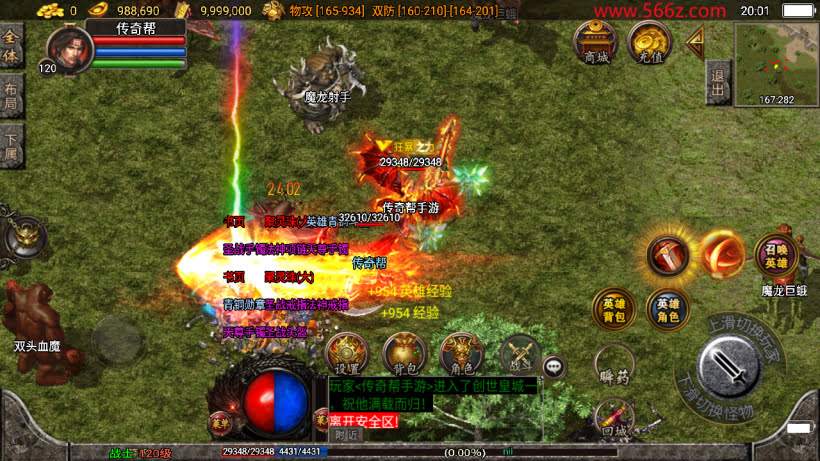The width and height of the screenshot is (820, 461).
Task: Open the 设置 settings menu
Action: click(348, 355)
